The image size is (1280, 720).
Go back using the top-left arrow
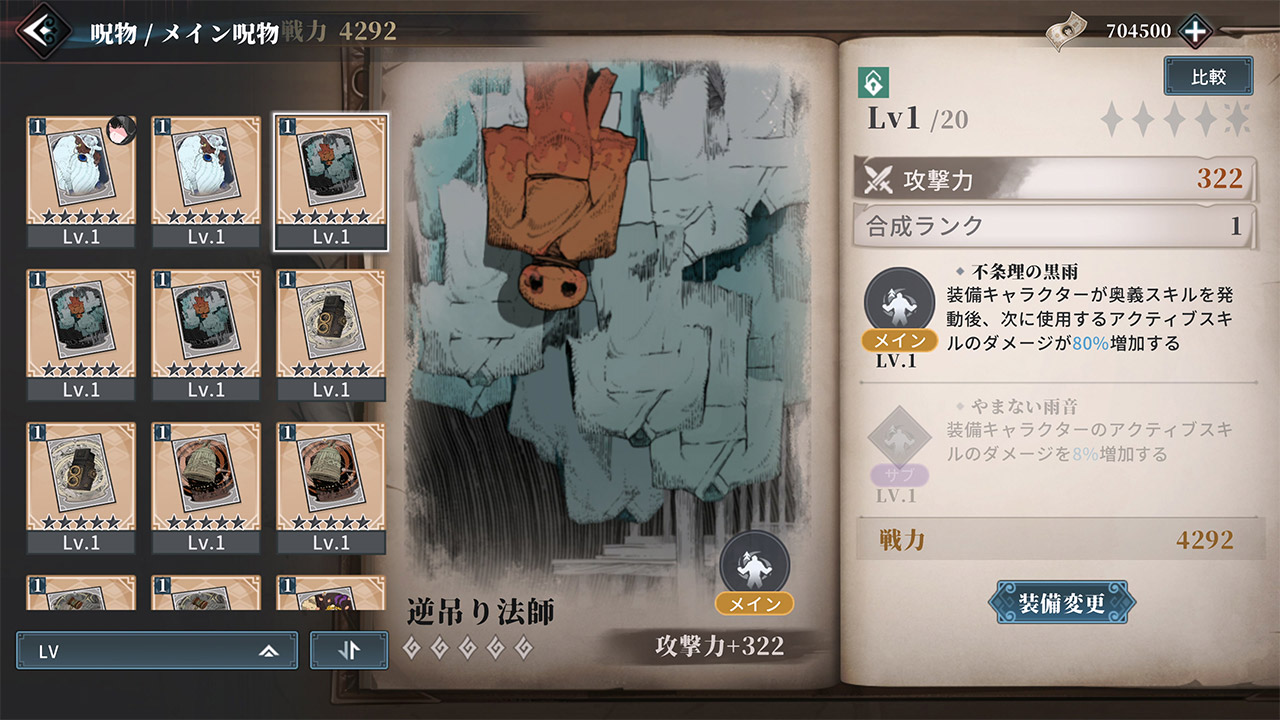pos(44,30)
